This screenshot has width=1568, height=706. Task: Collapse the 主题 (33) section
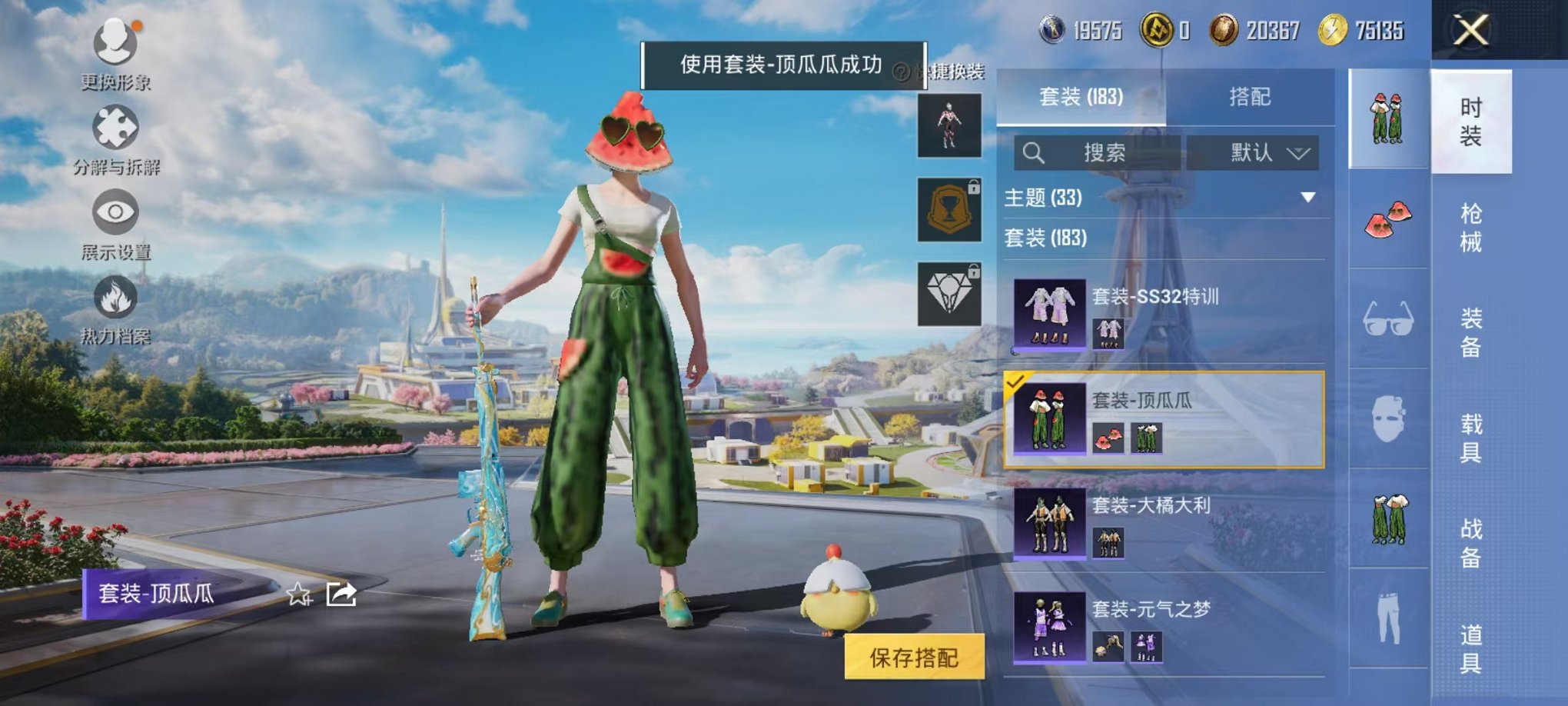point(1307,198)
